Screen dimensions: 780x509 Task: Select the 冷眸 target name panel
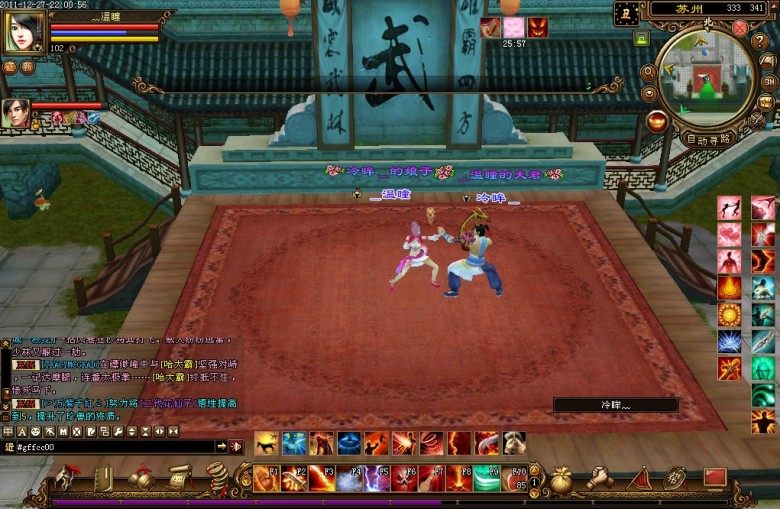pyautogui.click(x=616, y=405)
